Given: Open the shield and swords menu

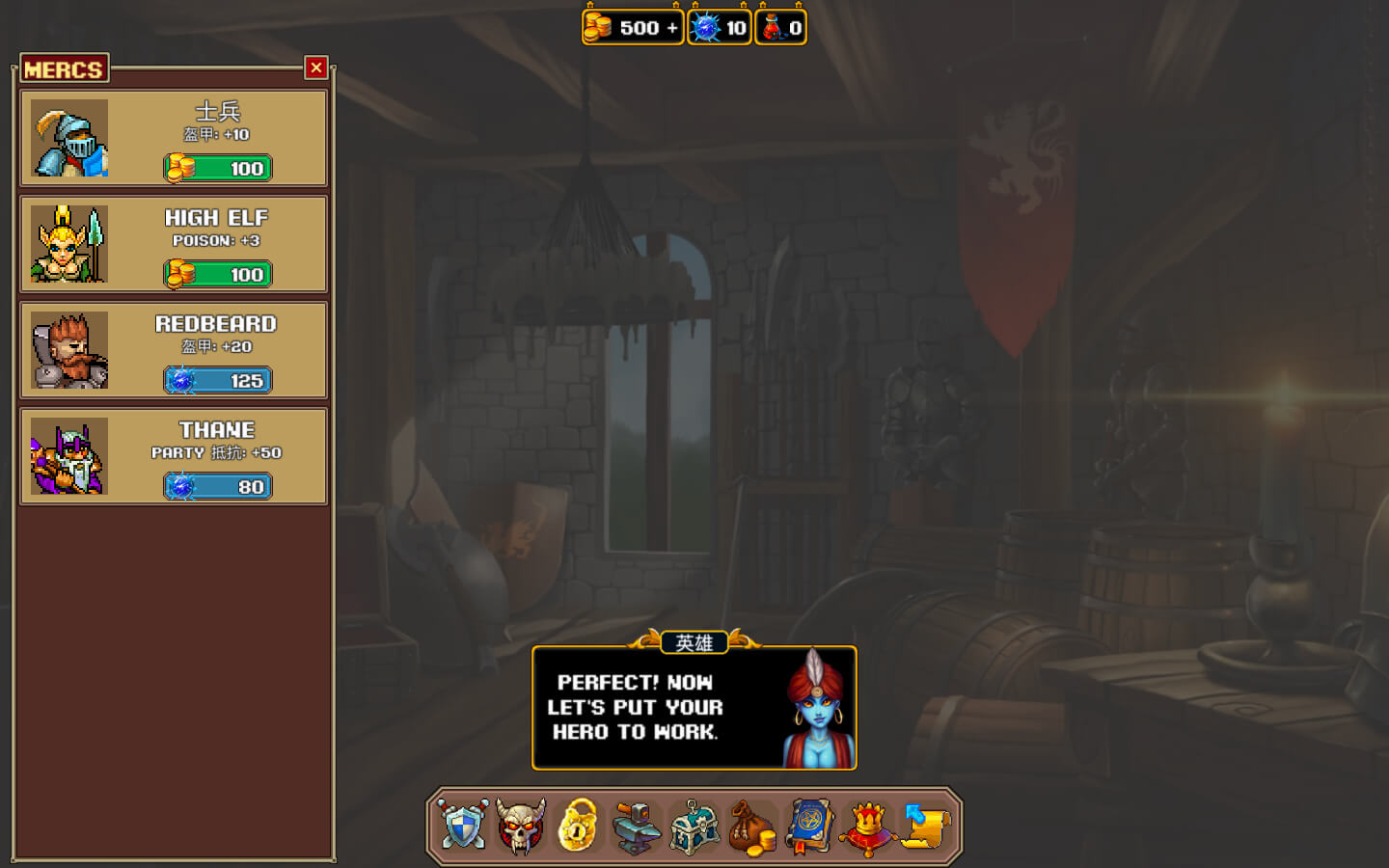Looking at the screenshot, I should coord(463,827).
